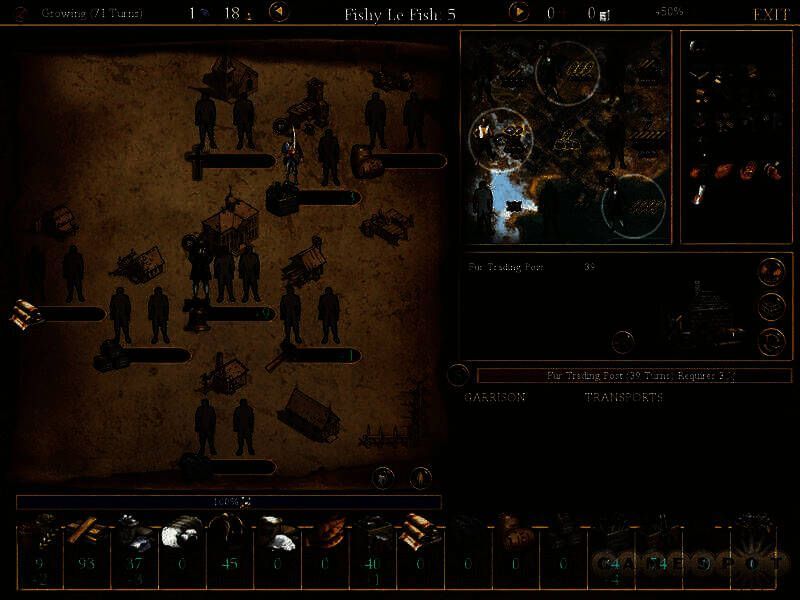Click the middle round crate button
The image size is (800, 600).
tap(770, 306)
